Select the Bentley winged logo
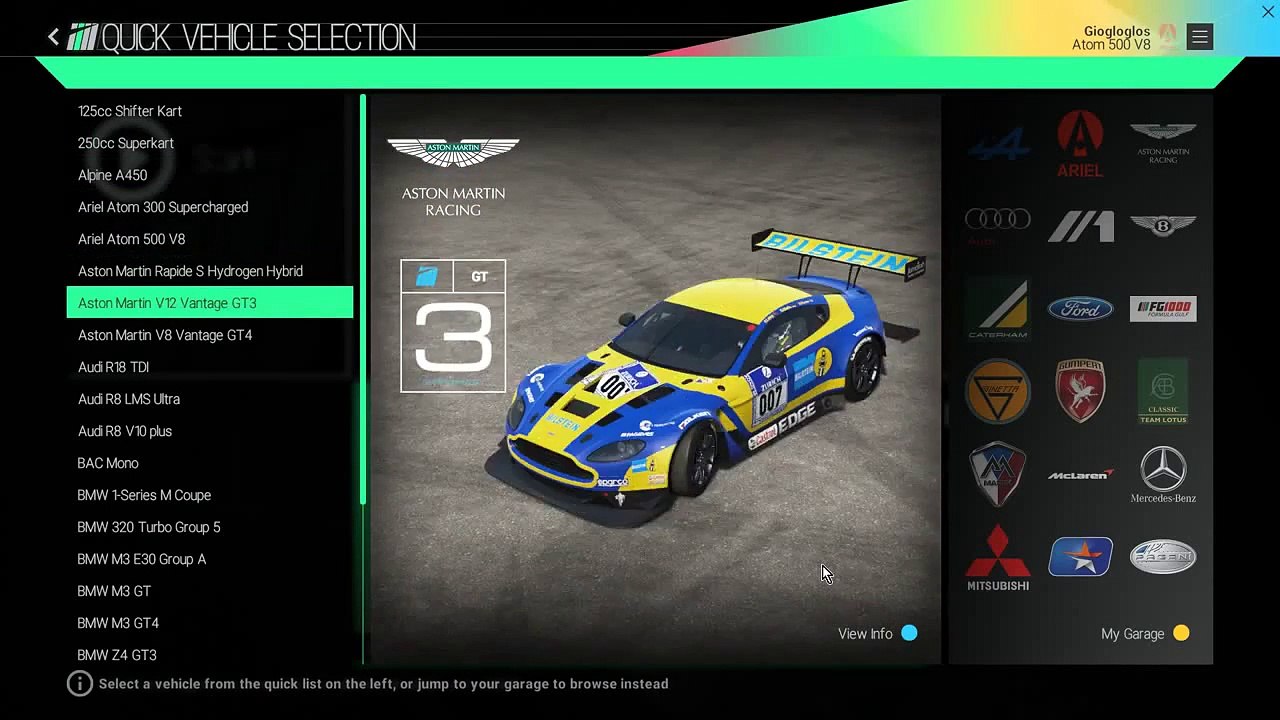This screenshot has height=720, width=1280. pyautogui.click(x=1163, y=226)
